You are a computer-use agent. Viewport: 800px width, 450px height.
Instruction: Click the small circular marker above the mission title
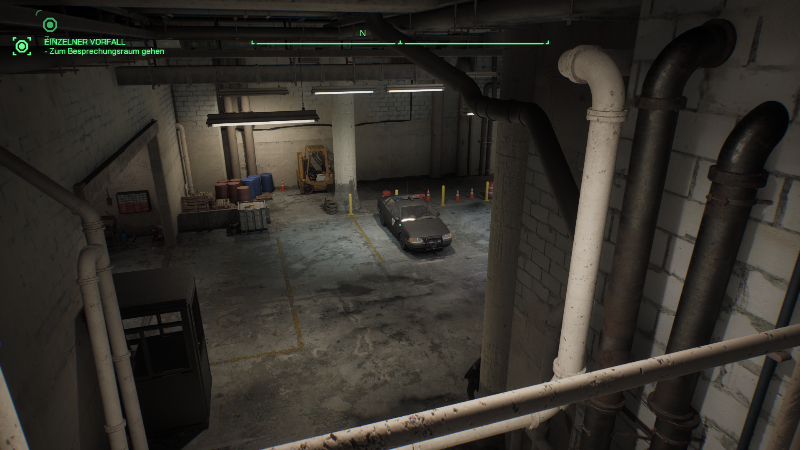(50, 24)
